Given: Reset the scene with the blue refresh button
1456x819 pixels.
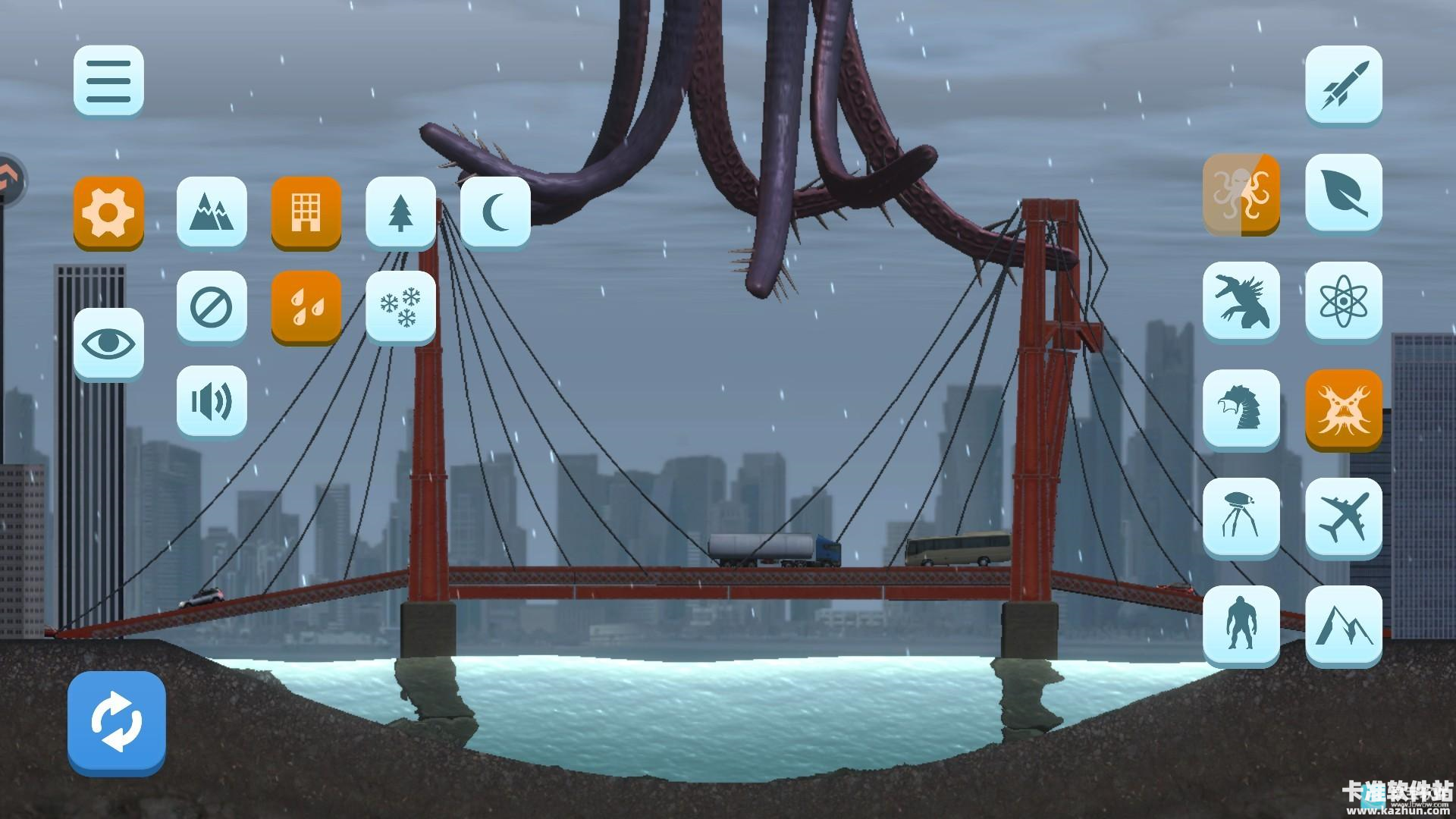Looking at the screenshot, I should pyautogui.click(x=116, y=720).
